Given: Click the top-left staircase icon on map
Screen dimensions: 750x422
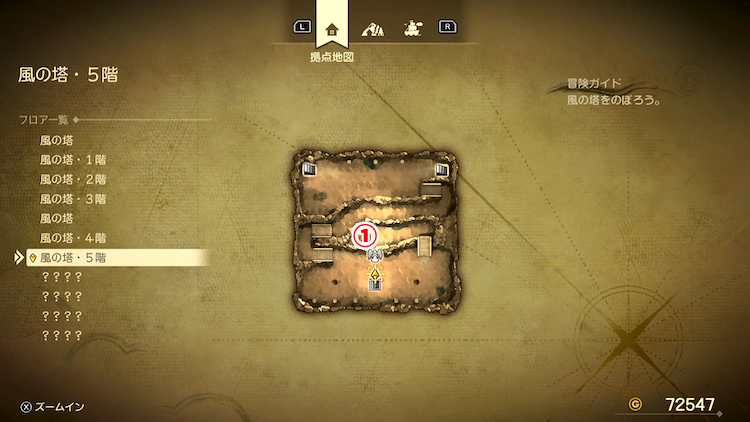Looking at the screenshot, I should coord(310,169).
